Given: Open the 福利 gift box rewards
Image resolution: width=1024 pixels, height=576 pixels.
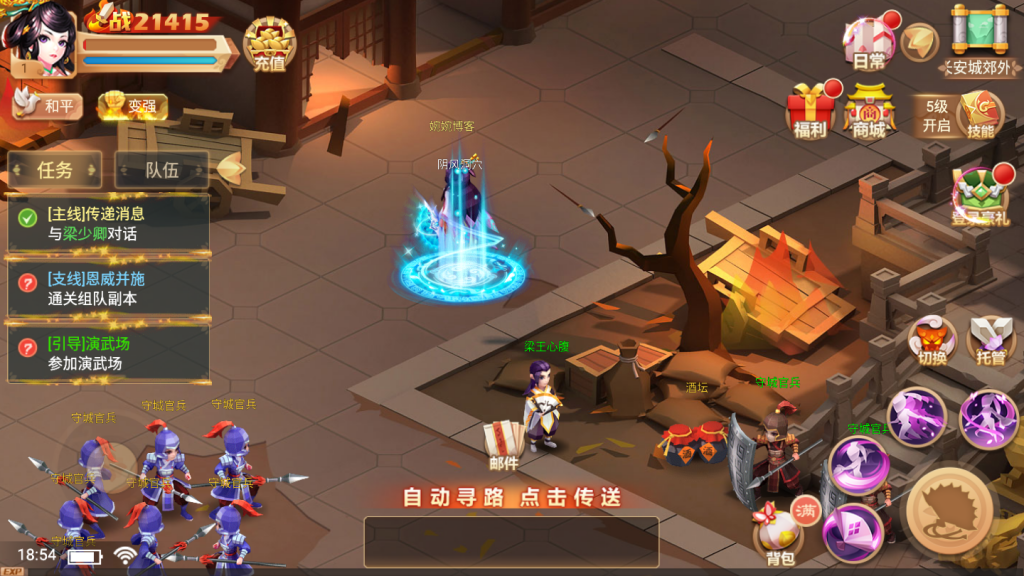Looking at the screenshot, I should click(x=810, y=112).
